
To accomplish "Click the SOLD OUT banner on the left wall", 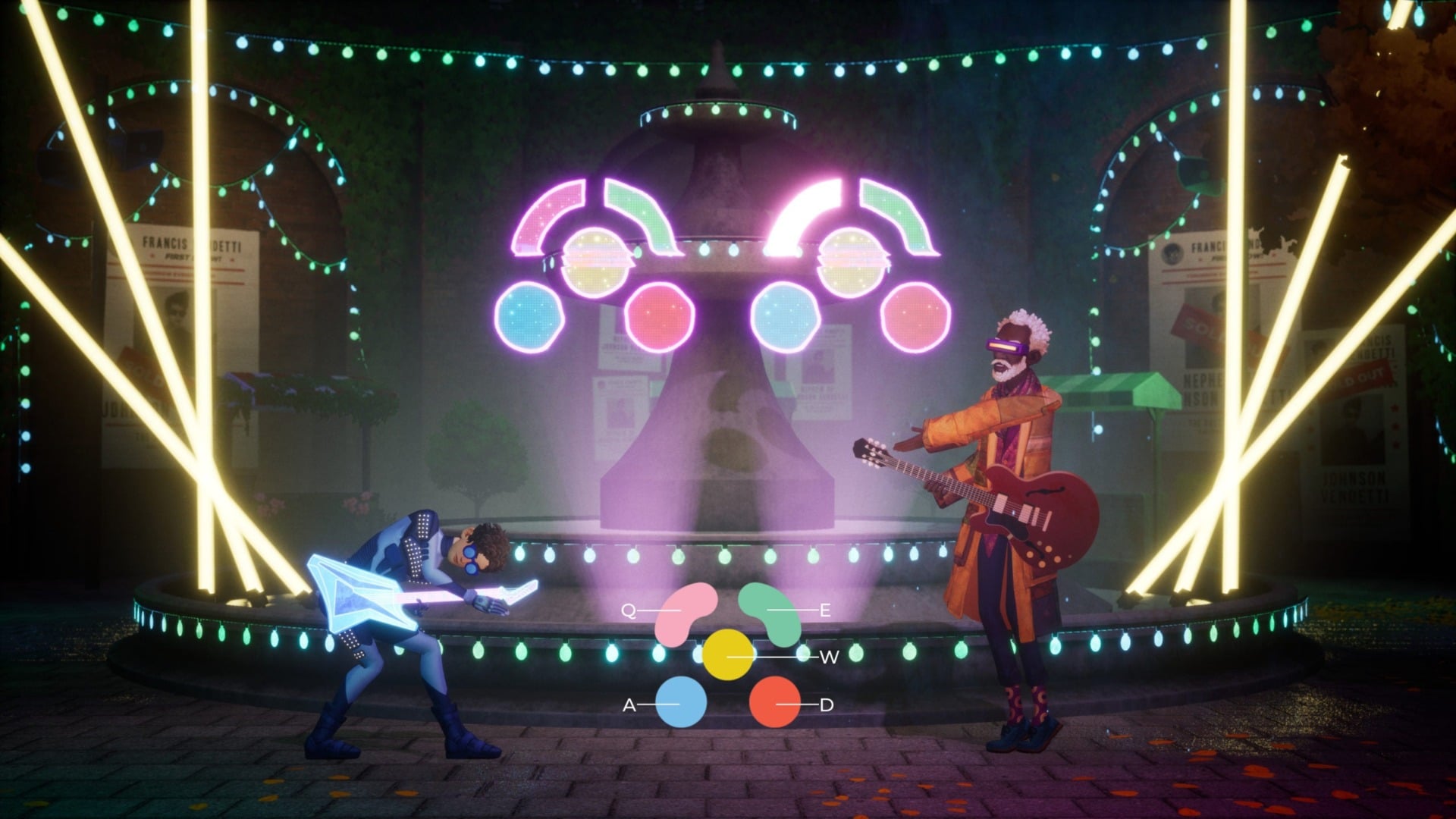I will (x=144, y=372).
